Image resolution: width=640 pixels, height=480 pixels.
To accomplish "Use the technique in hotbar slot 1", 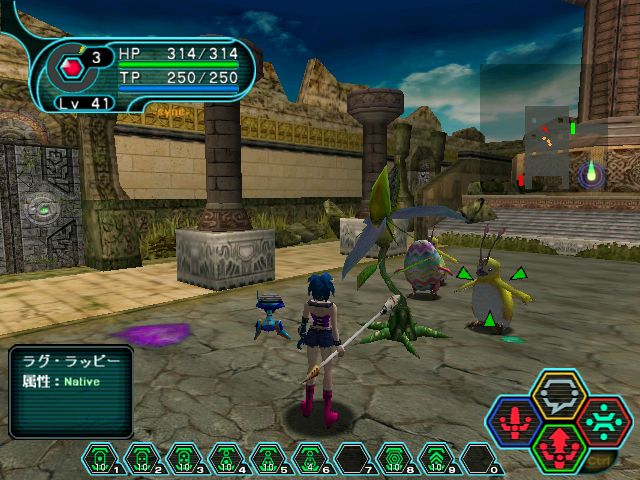I will tap(100, 458).
